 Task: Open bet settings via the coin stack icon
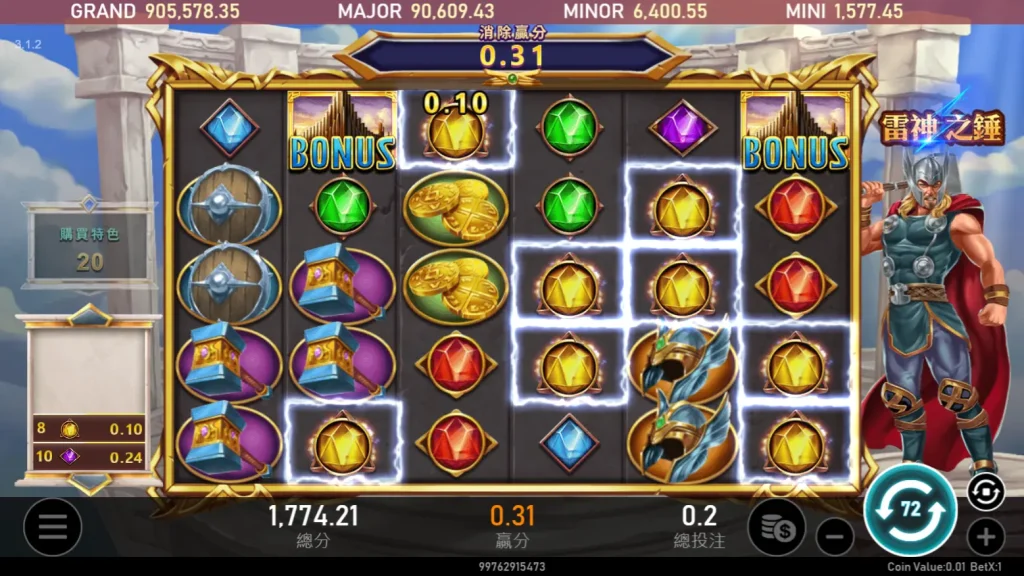coord(777,525)
